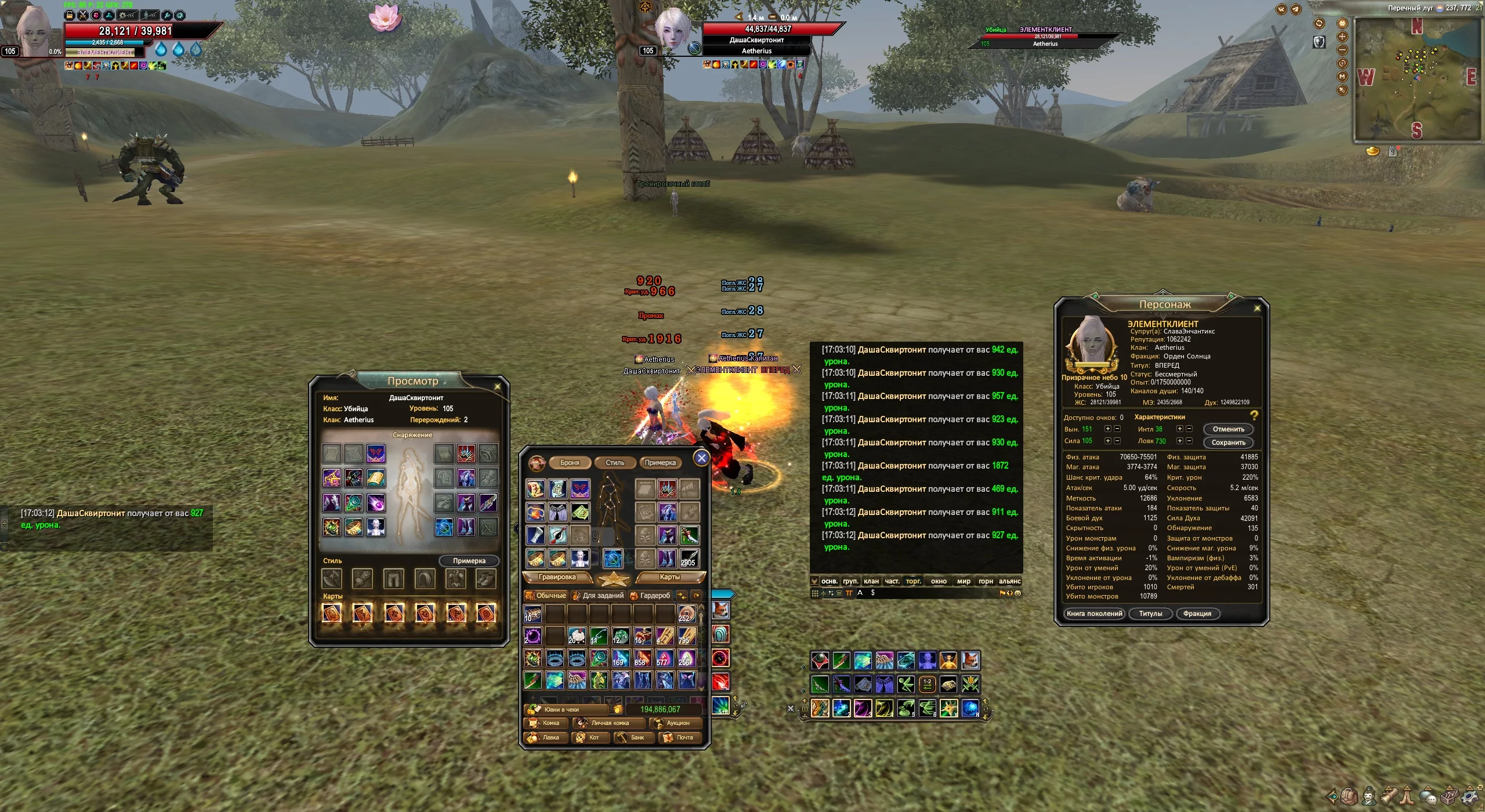Image resolution: width=1485 pixels, height=812 pixels.
Task: Click Сохранить in the character window
Action: pyautogui.click(x=1228, y=443)
